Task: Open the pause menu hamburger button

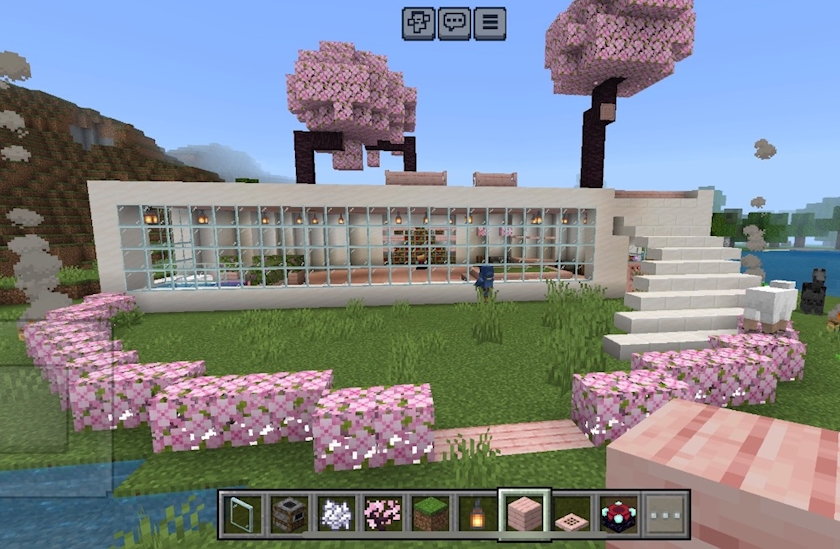Action: 489,22
